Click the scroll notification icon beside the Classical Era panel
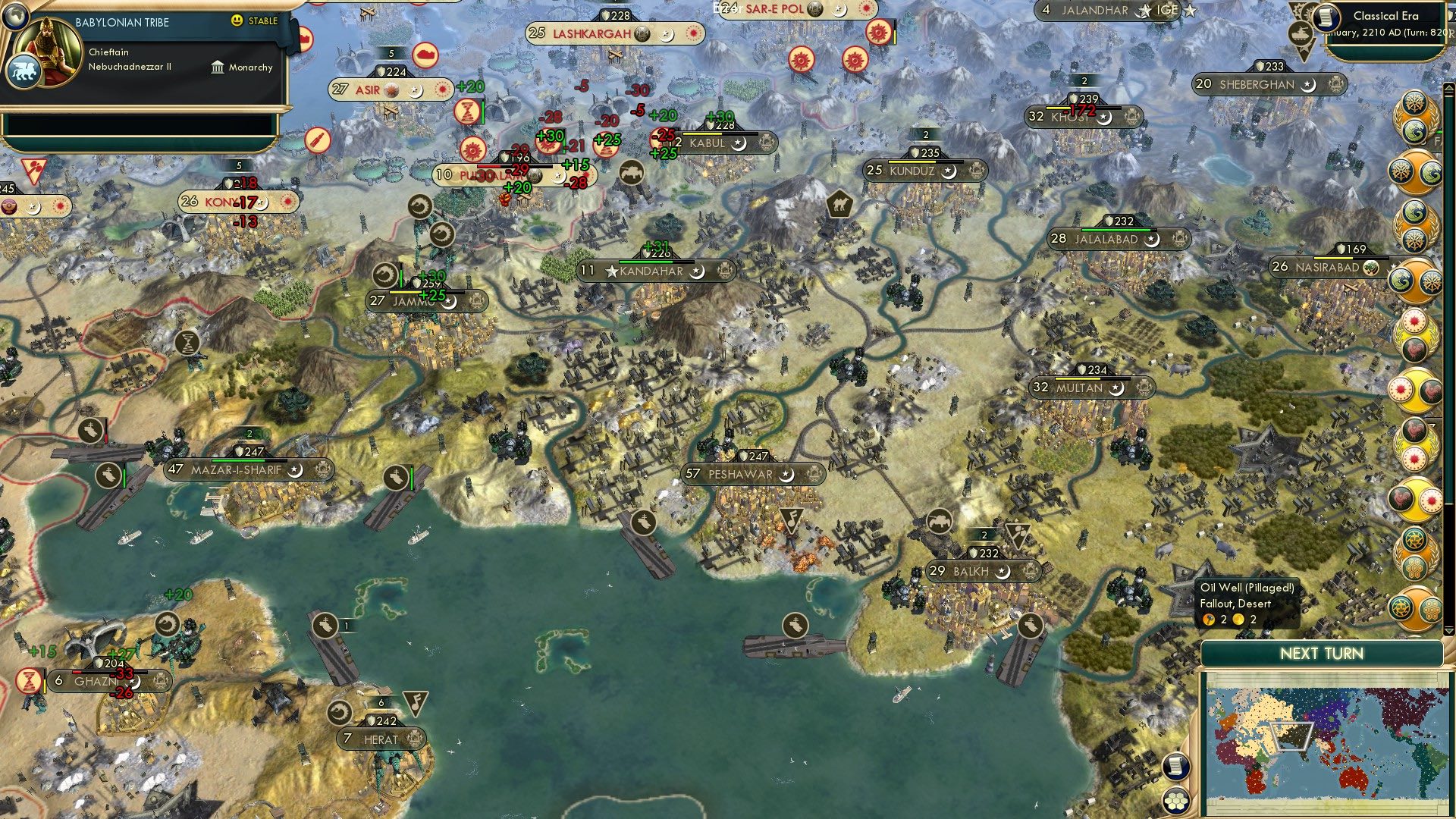 pyautogui.click(x=1325, y=17)
